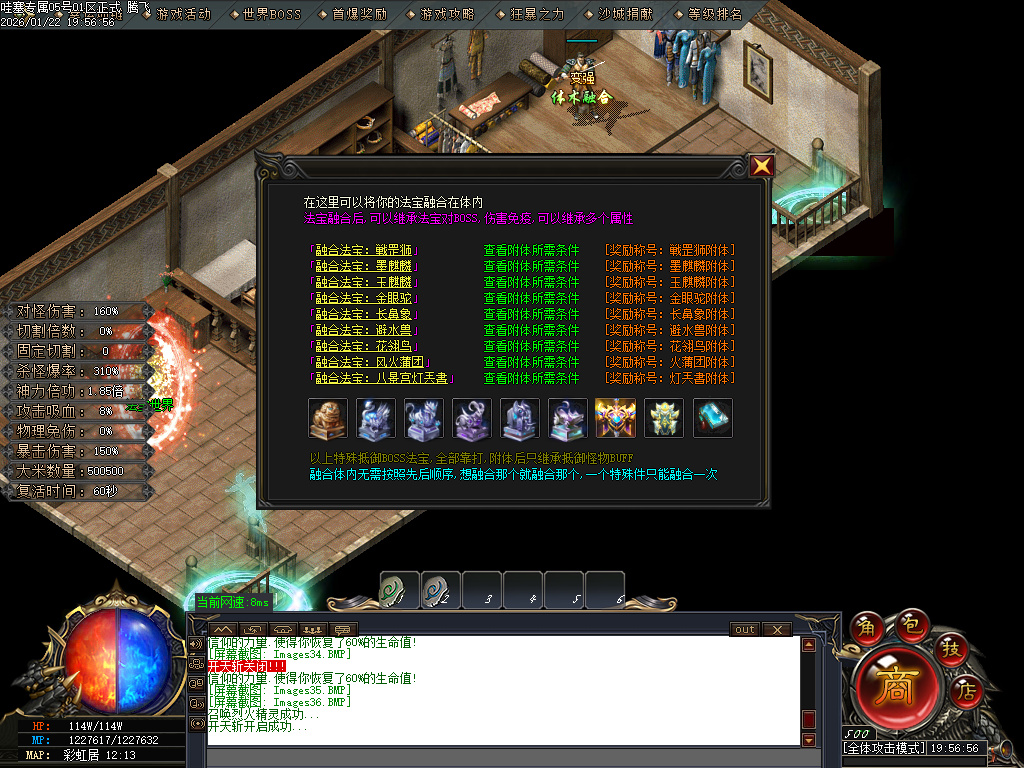Show 等级排名 ranking menu

pos(715,14)
